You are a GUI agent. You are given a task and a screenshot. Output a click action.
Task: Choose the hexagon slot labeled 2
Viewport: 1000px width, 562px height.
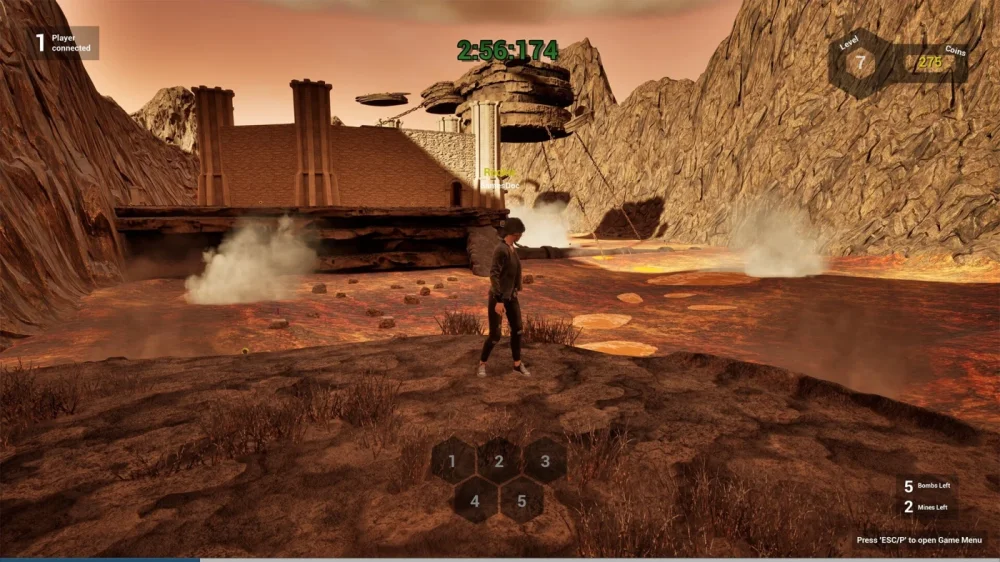pyautogui.click(x=499, y=461)
